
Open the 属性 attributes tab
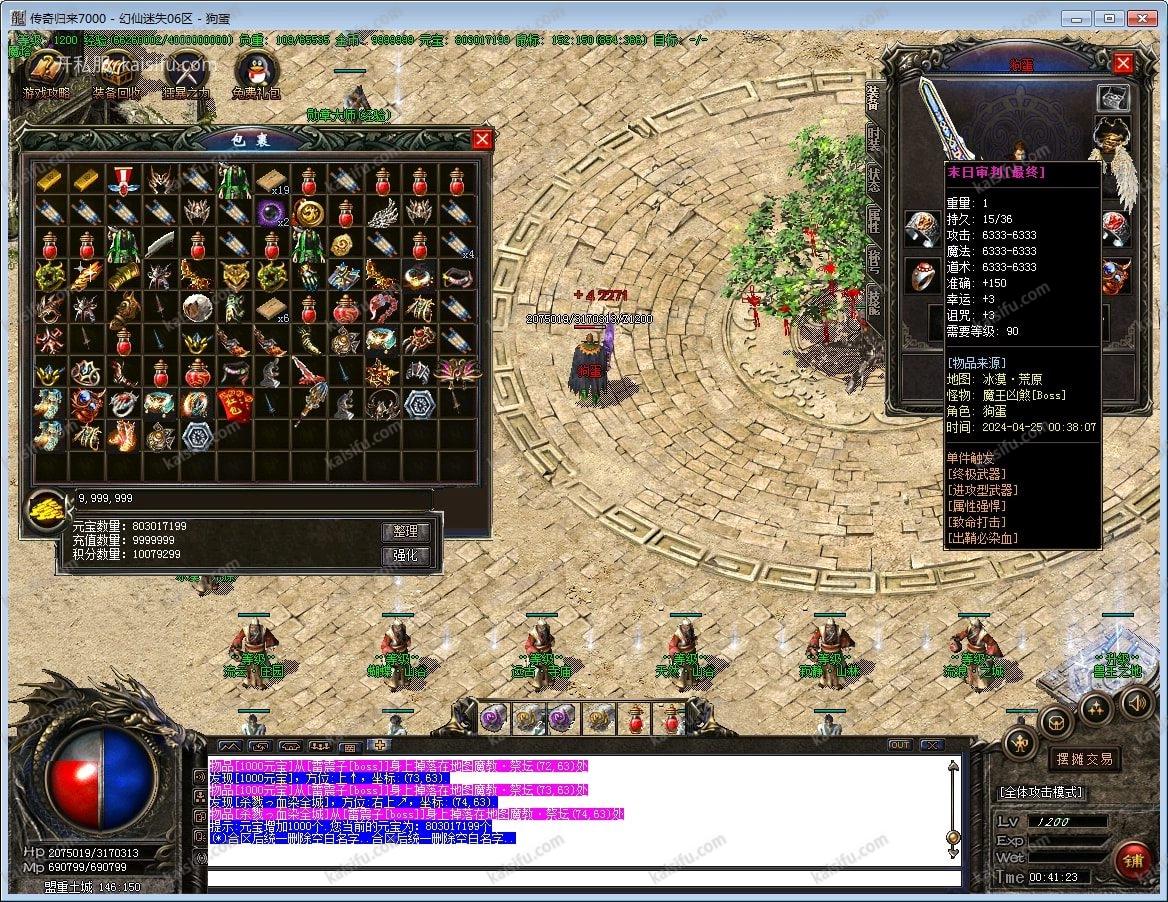click(x=874, y=220)
